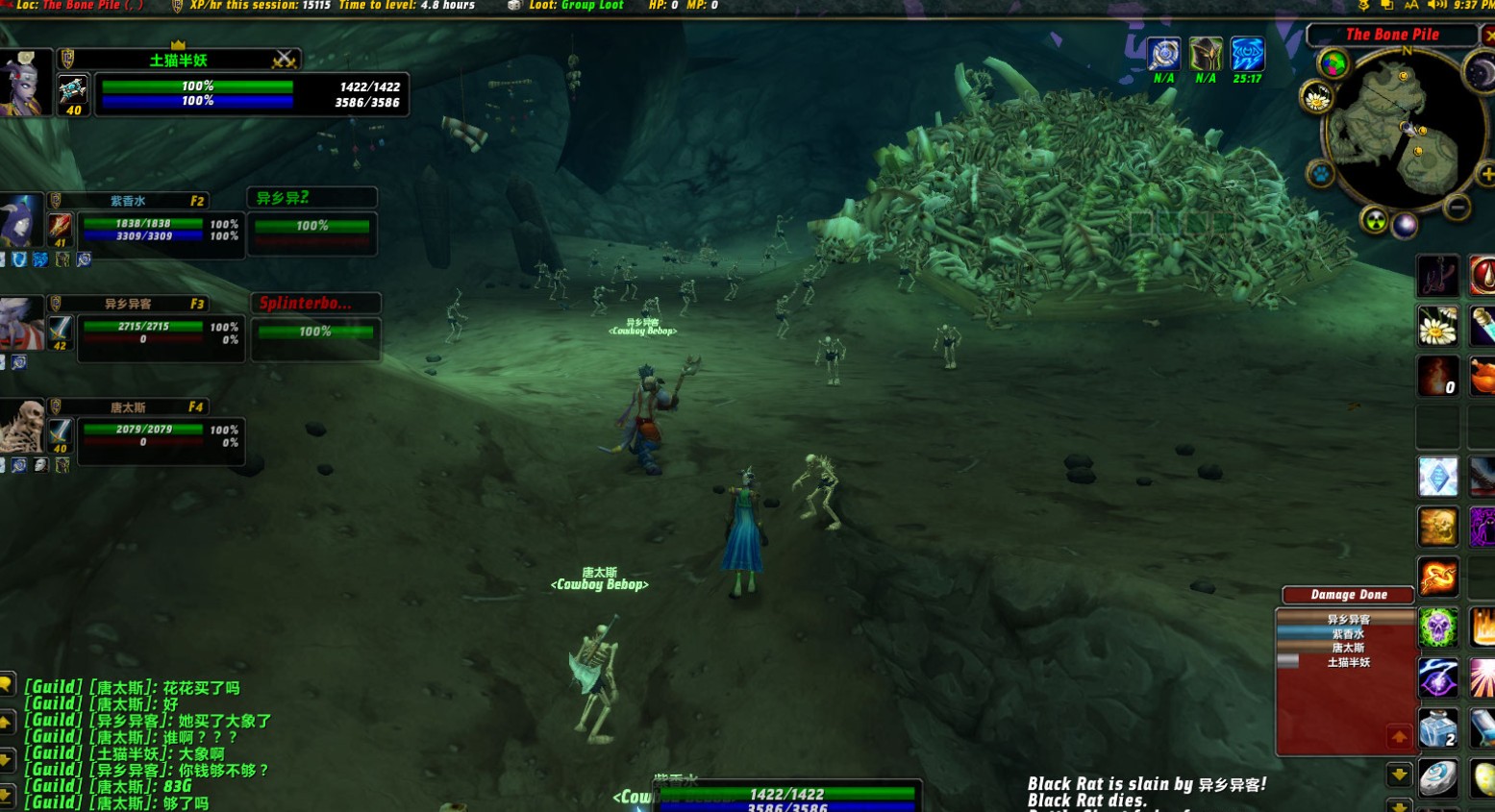Open the Damage Done meter header
1495x812 pixels.
click(1348, 595)
